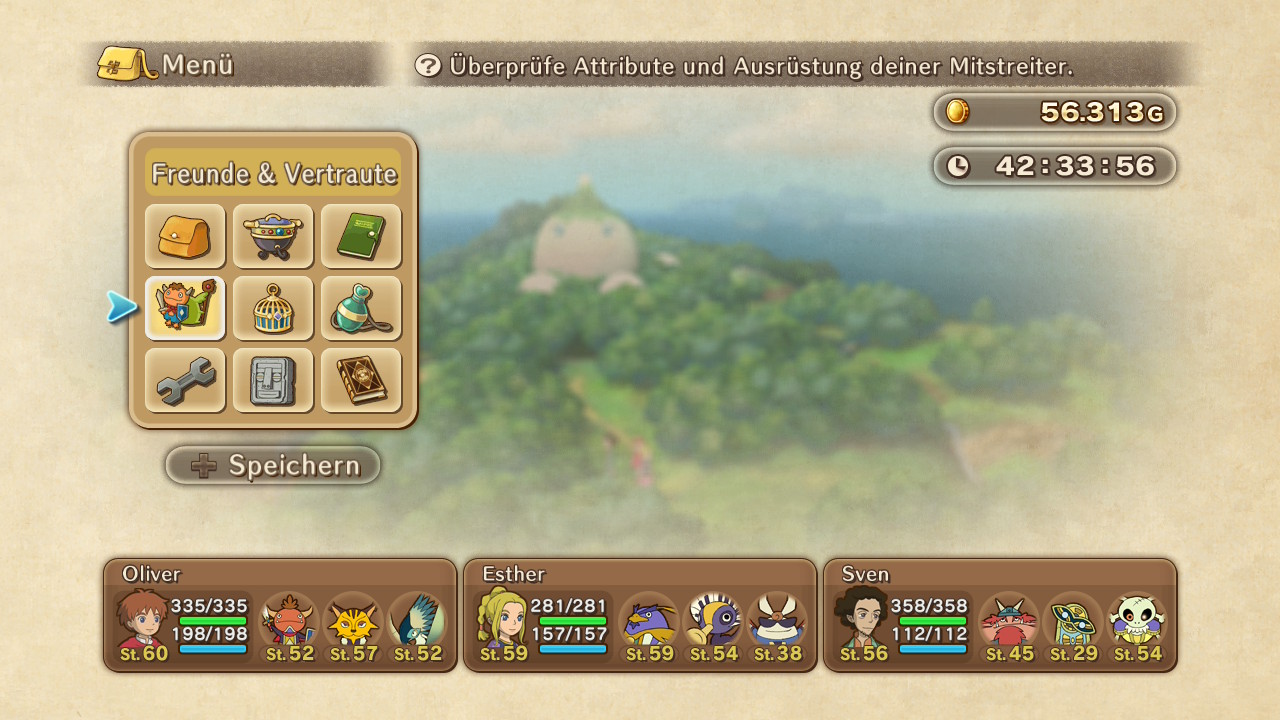Choose the Freunde & Vertraute character icon
This screenshot has width=1280, height=720.
pyautogui.click(x=185, y=308)
